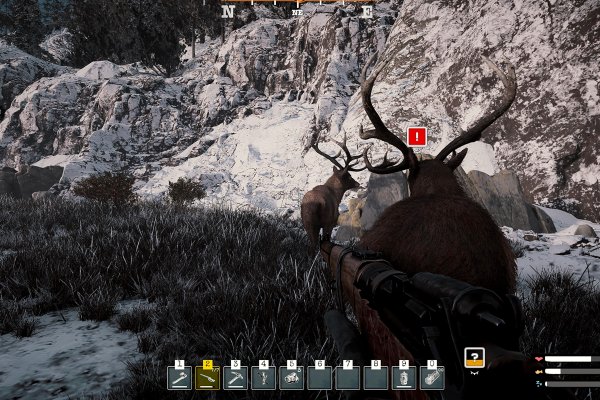Click the question mark status icon
This screenshot has height=400, width=600.
[x=475, y=357]
